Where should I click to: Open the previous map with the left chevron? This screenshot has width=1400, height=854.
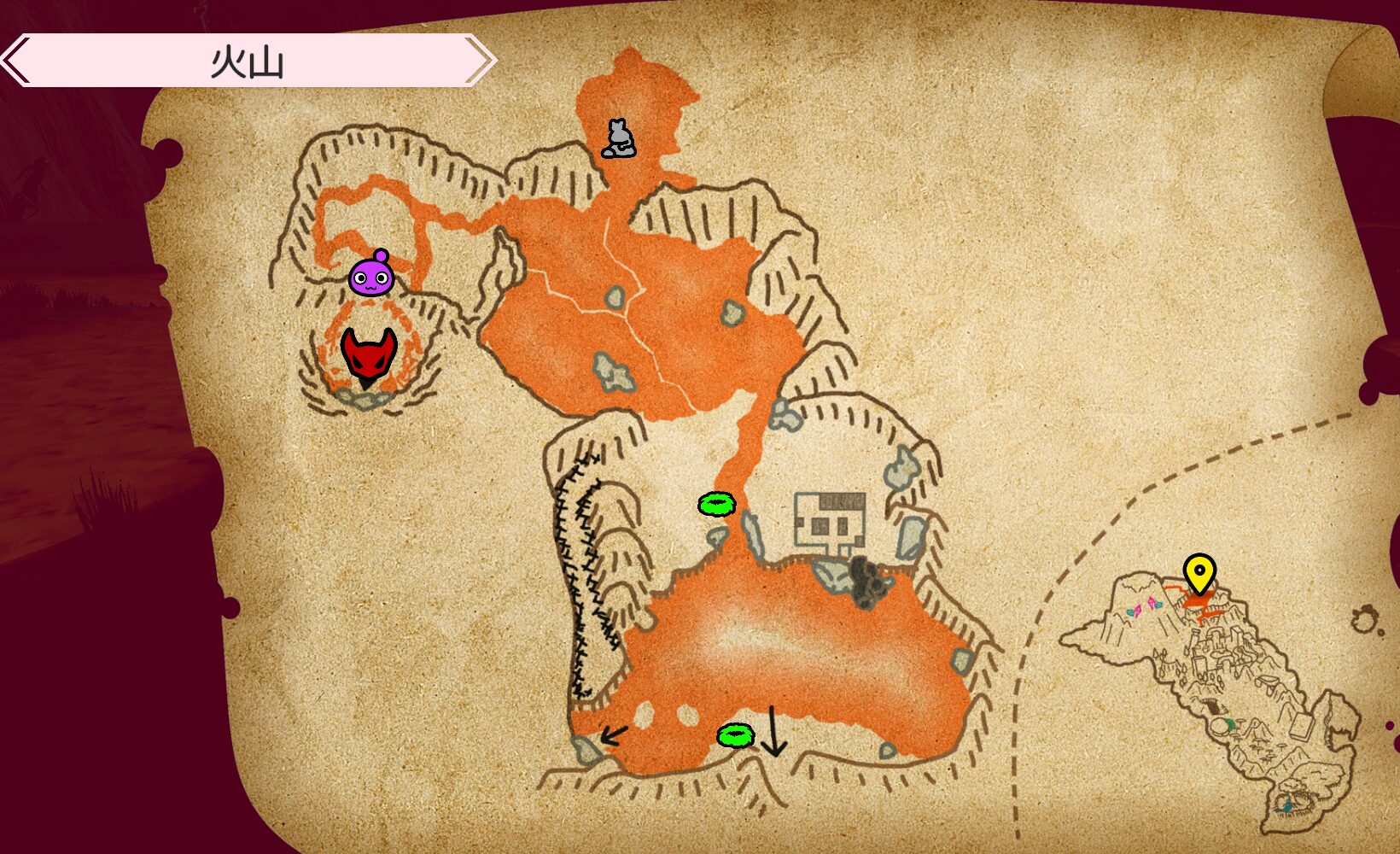click(12, 60)
